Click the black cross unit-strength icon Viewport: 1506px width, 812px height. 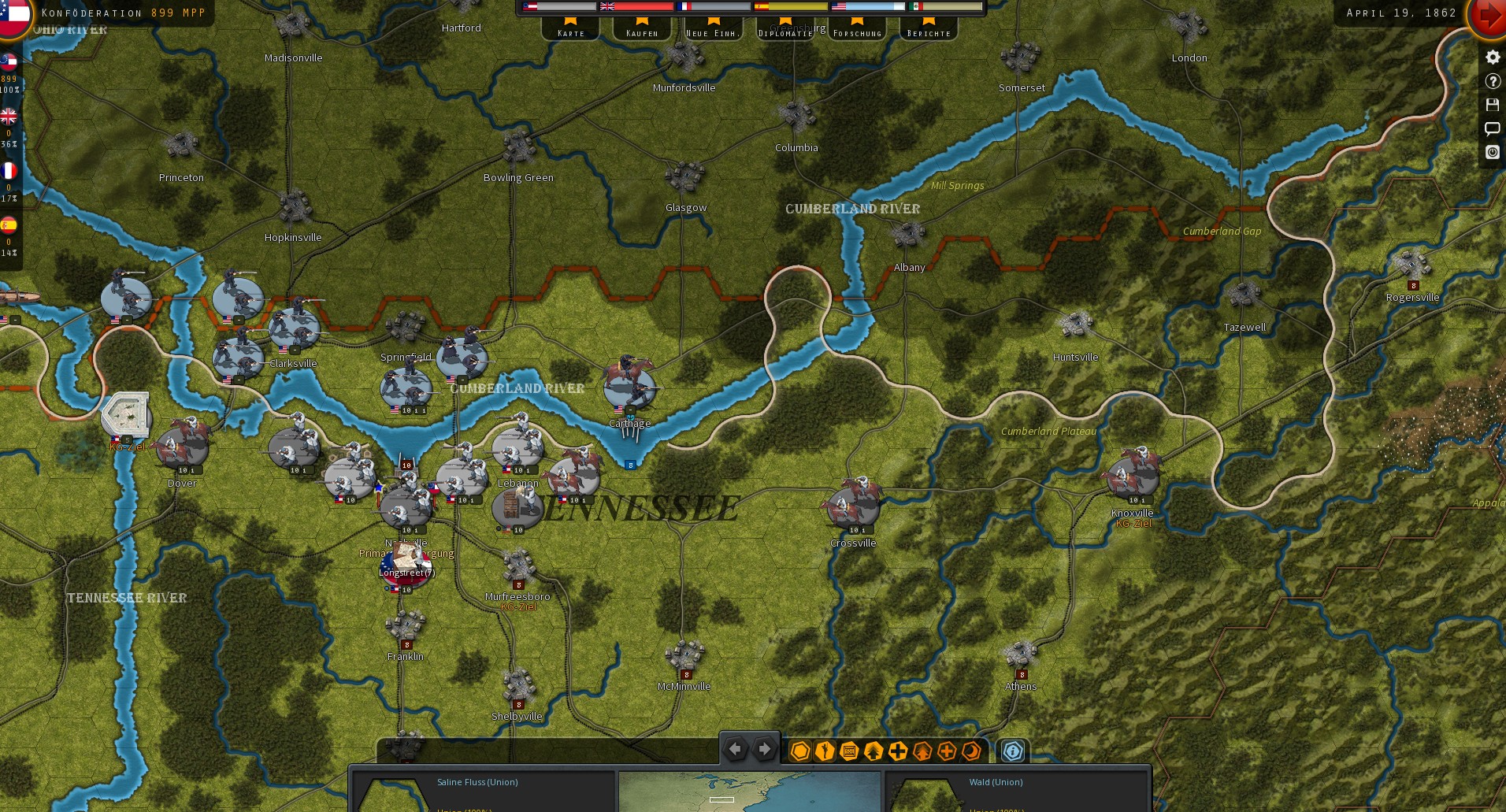tap(898, 751)
